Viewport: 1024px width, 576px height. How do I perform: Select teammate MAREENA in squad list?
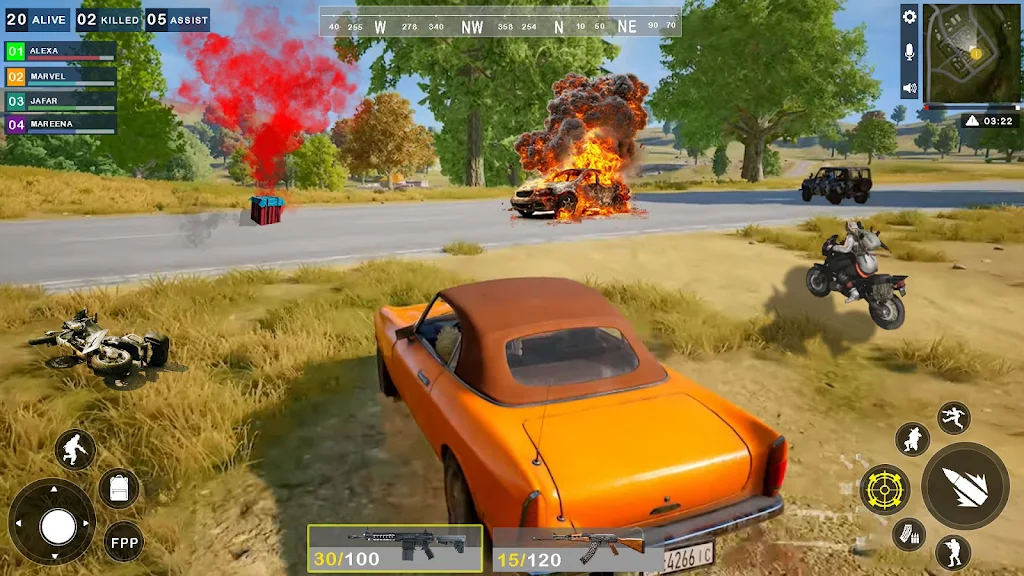(61, 125)
